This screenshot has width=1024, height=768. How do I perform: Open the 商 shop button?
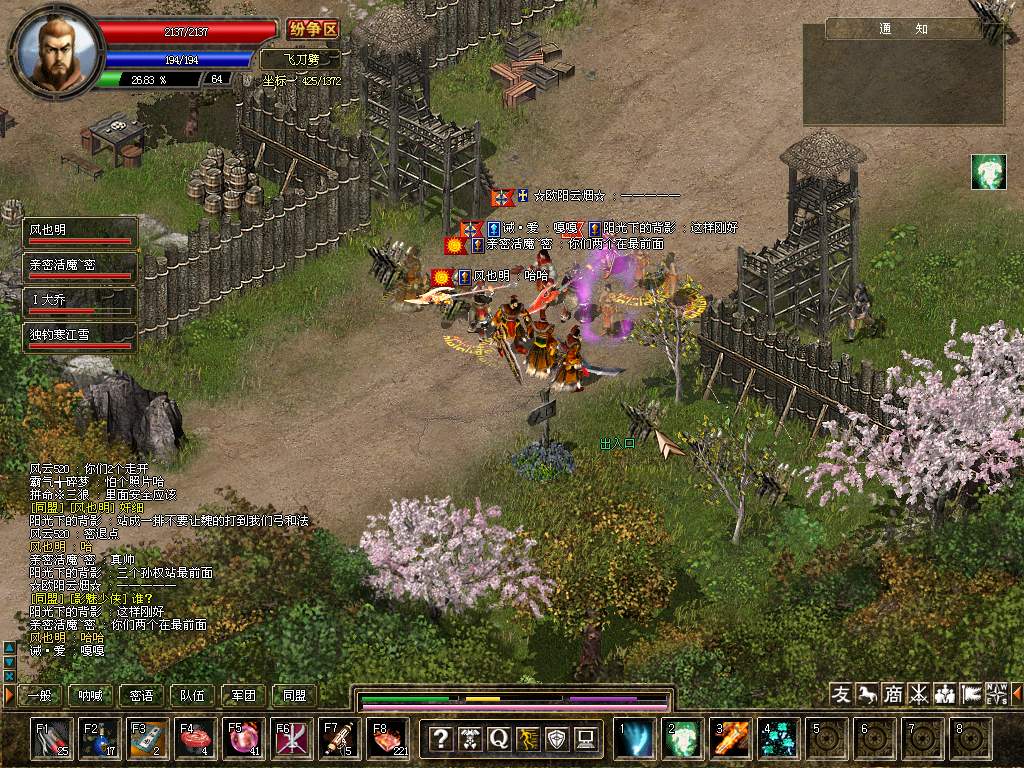click(893, 694)
